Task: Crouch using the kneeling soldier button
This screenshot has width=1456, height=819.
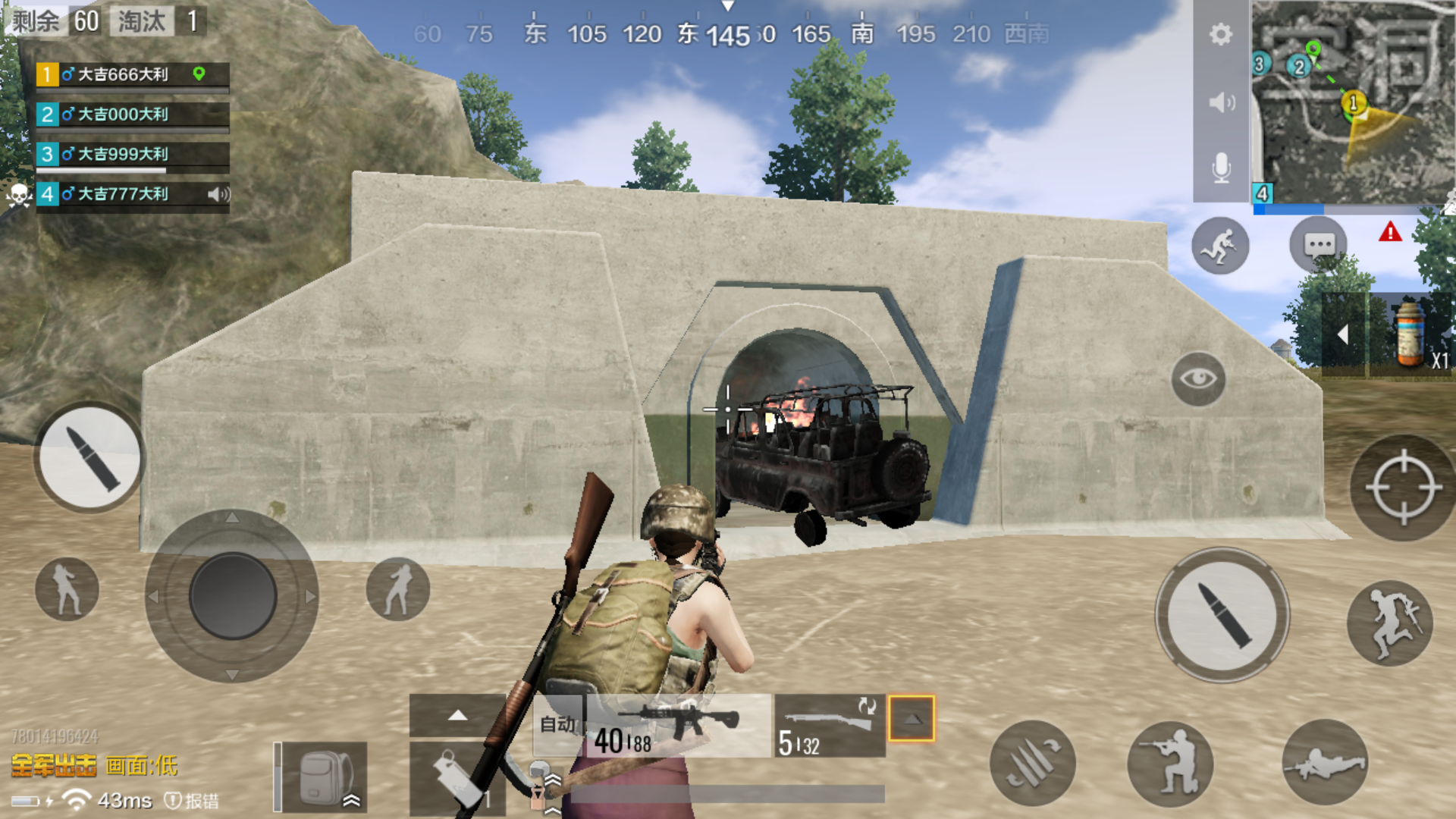Action: click(1170, 763)
